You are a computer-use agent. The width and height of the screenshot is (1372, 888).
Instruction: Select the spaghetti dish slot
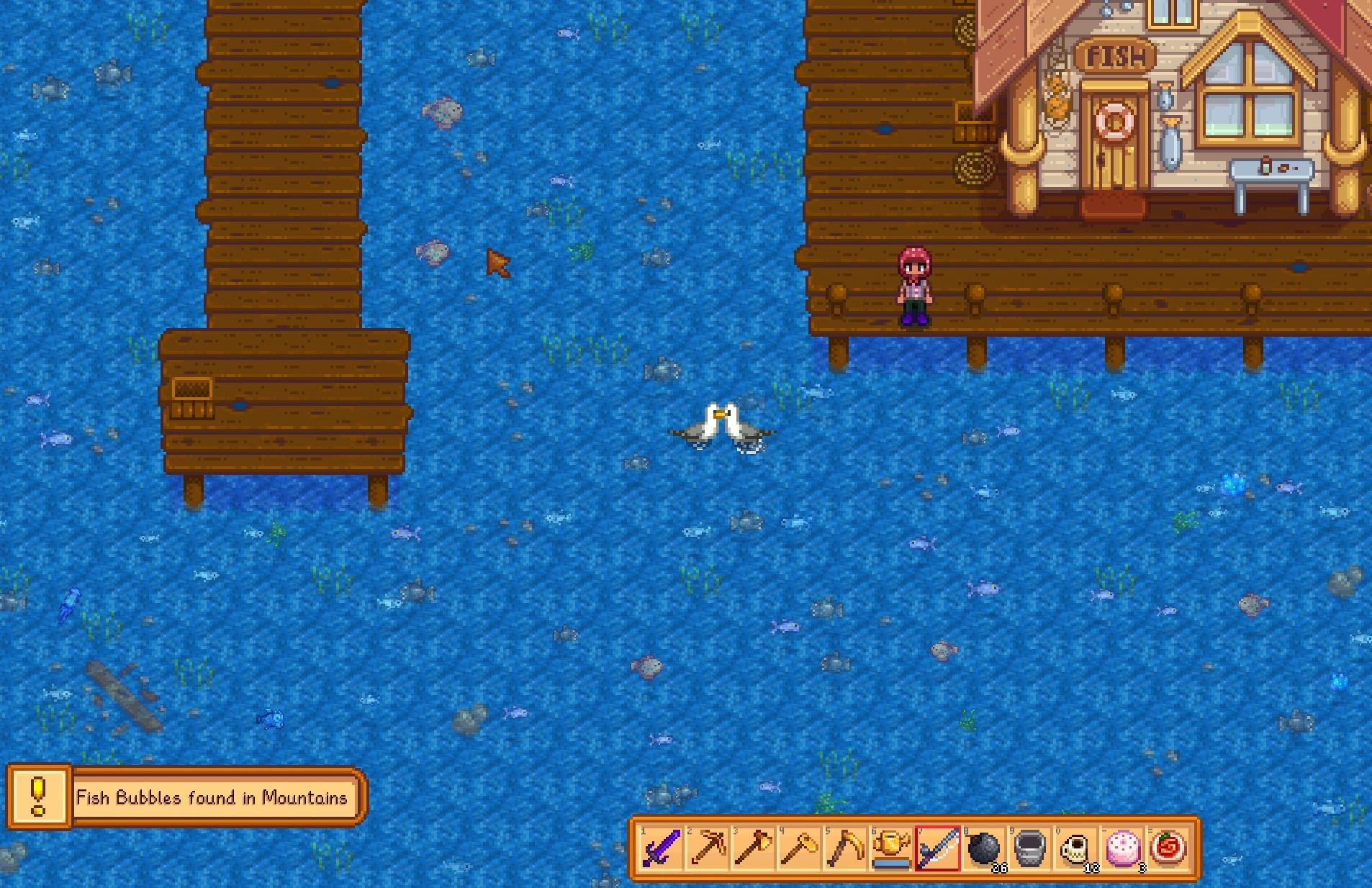[1168, 848]
